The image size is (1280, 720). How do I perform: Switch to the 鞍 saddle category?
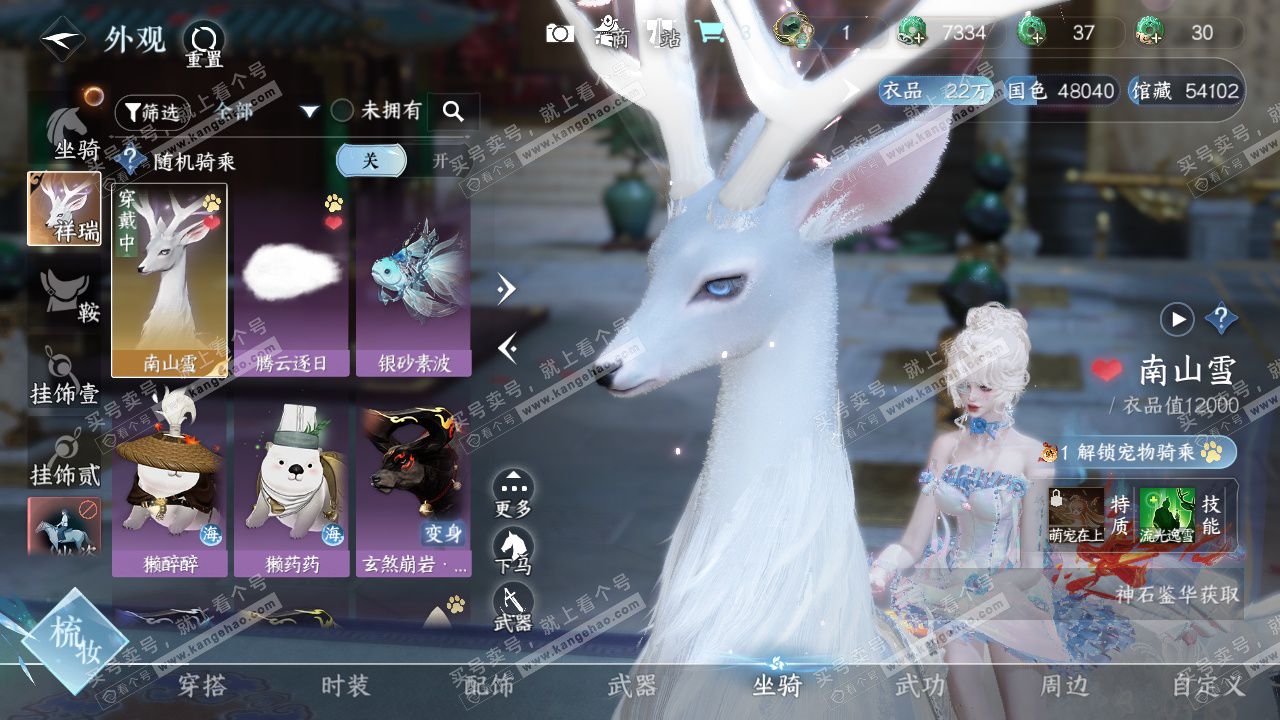click(x=68, y=295)
